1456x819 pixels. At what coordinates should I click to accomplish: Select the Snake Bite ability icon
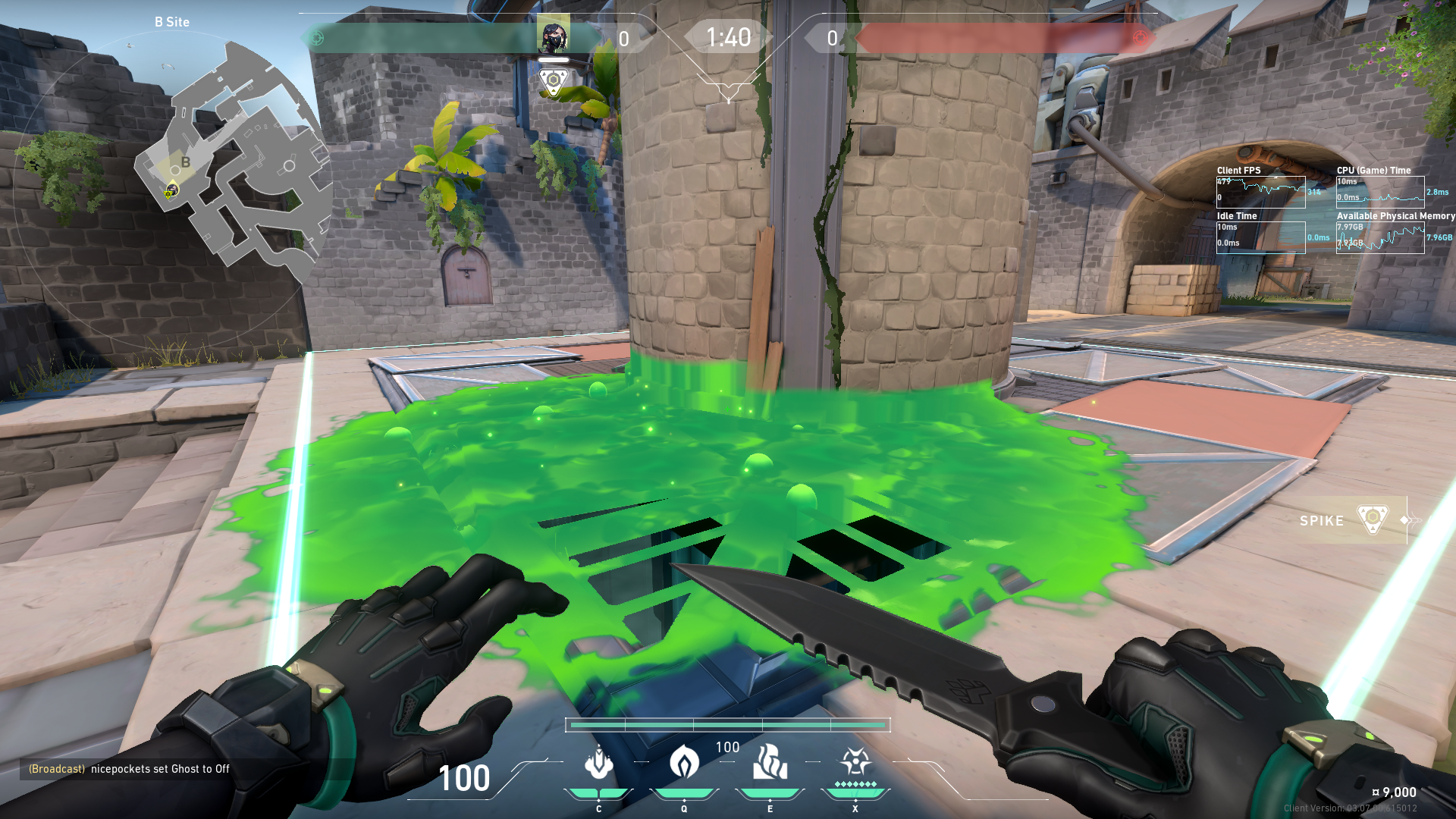coord(598,763)
